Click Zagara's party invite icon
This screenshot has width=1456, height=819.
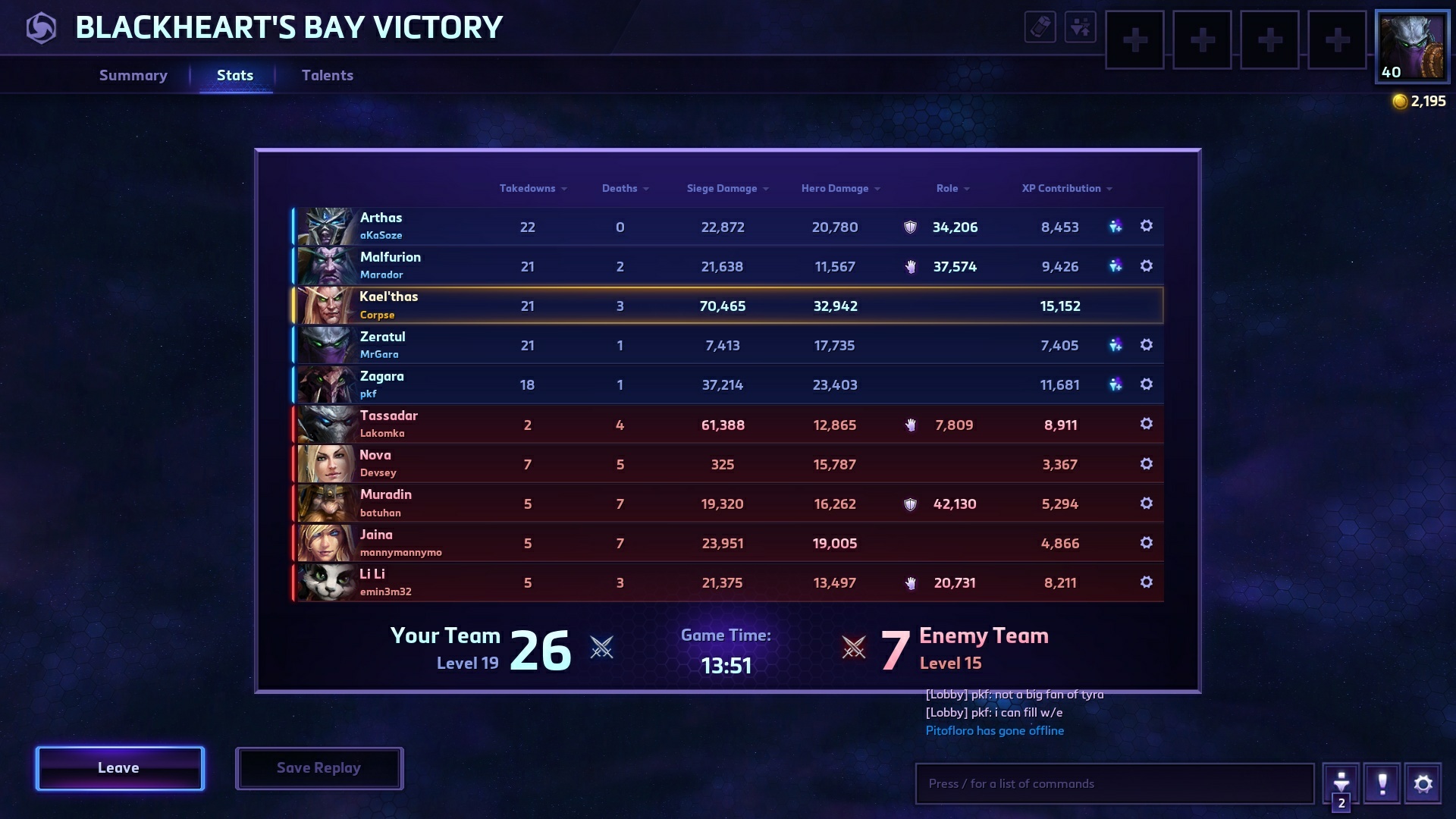pos(1115,384)
